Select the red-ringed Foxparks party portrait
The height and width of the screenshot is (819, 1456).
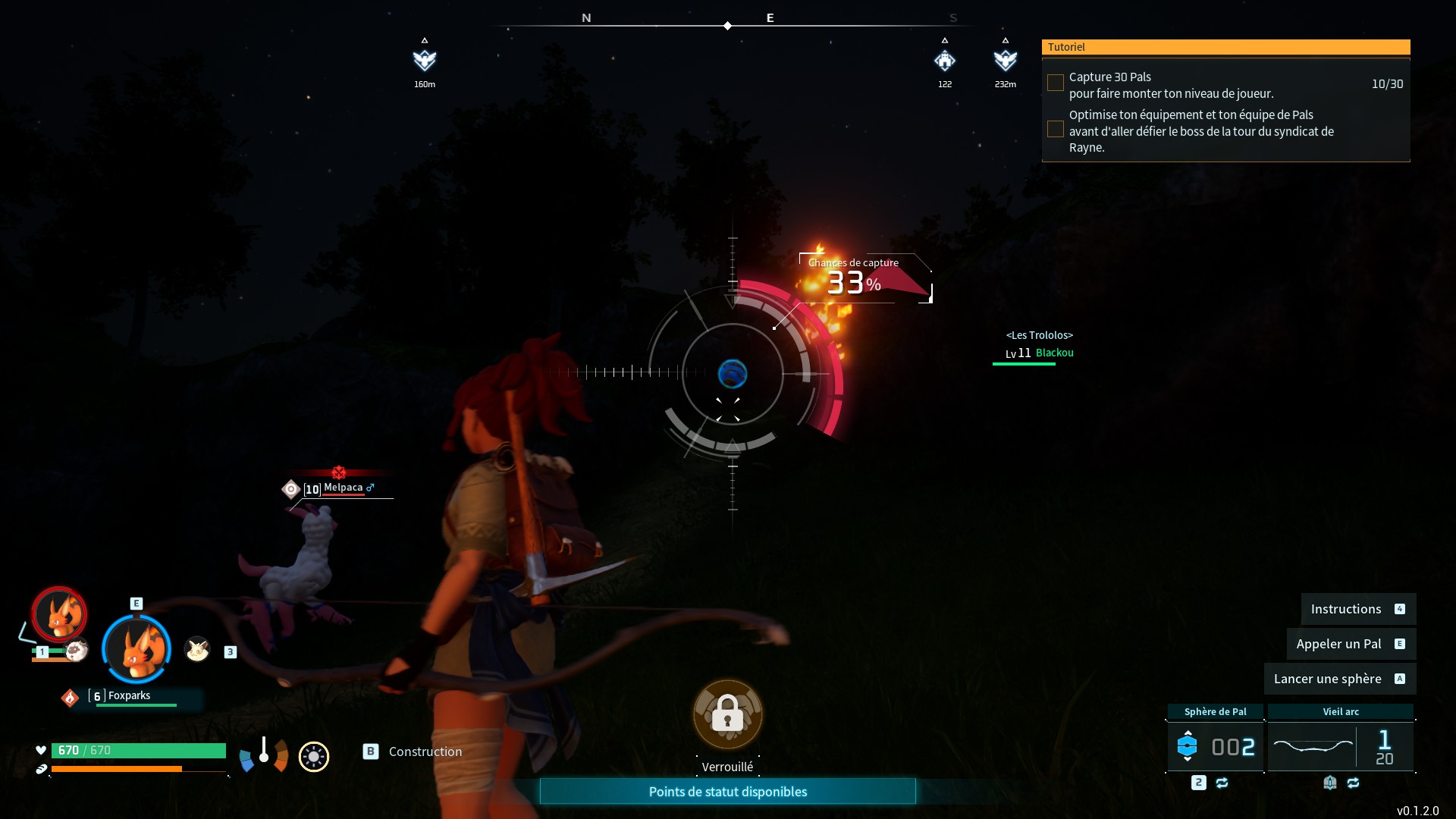point(59,614)
